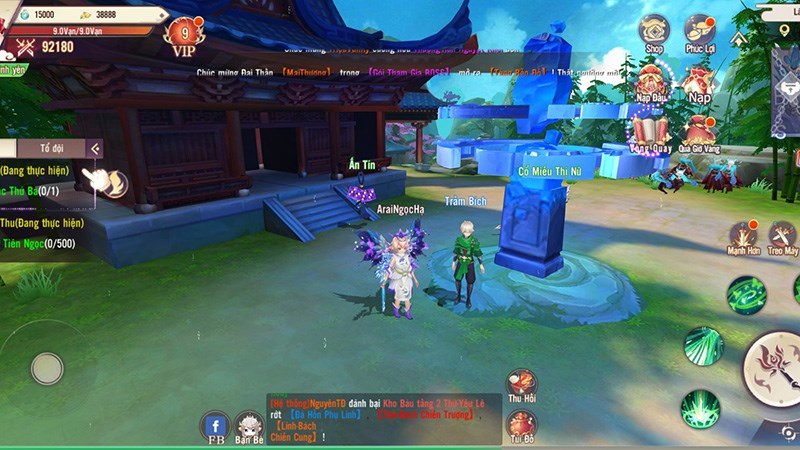This screenshot has height=450, width=800.
Task: Activate the green swirl skill
Action: [x=746, y=294]
